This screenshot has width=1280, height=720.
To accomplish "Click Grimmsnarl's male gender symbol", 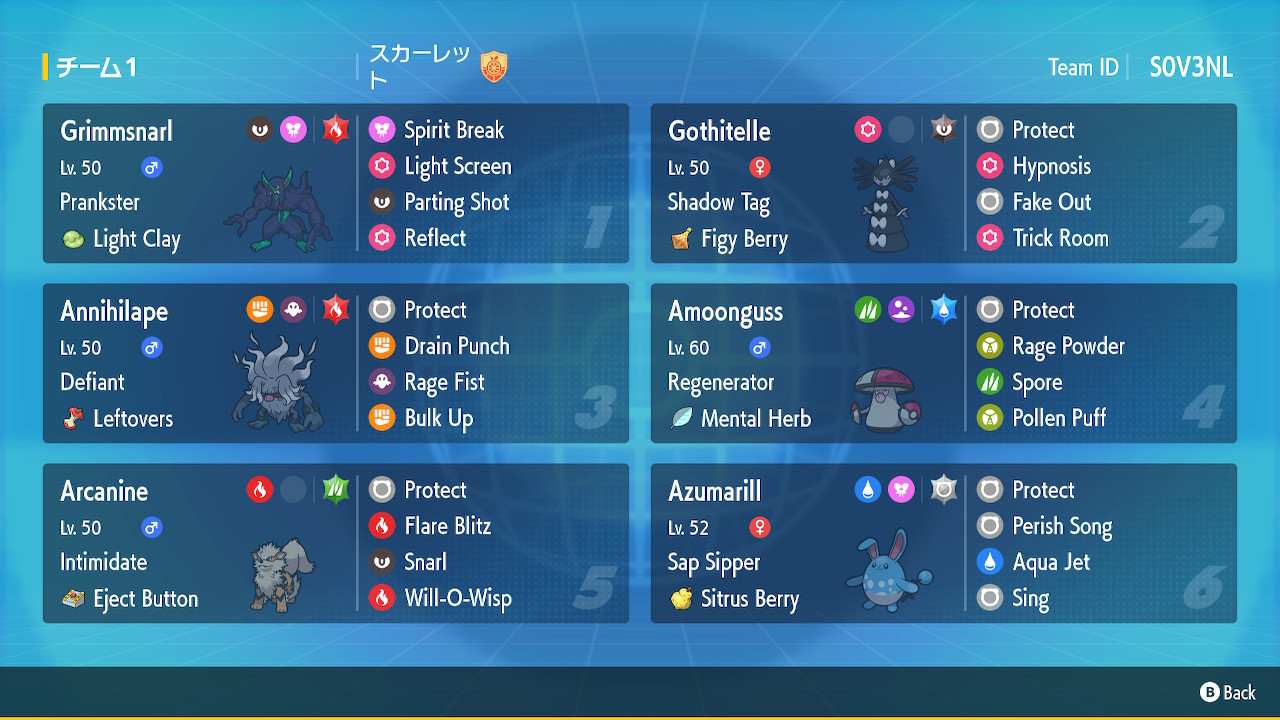I will (151, 168).
